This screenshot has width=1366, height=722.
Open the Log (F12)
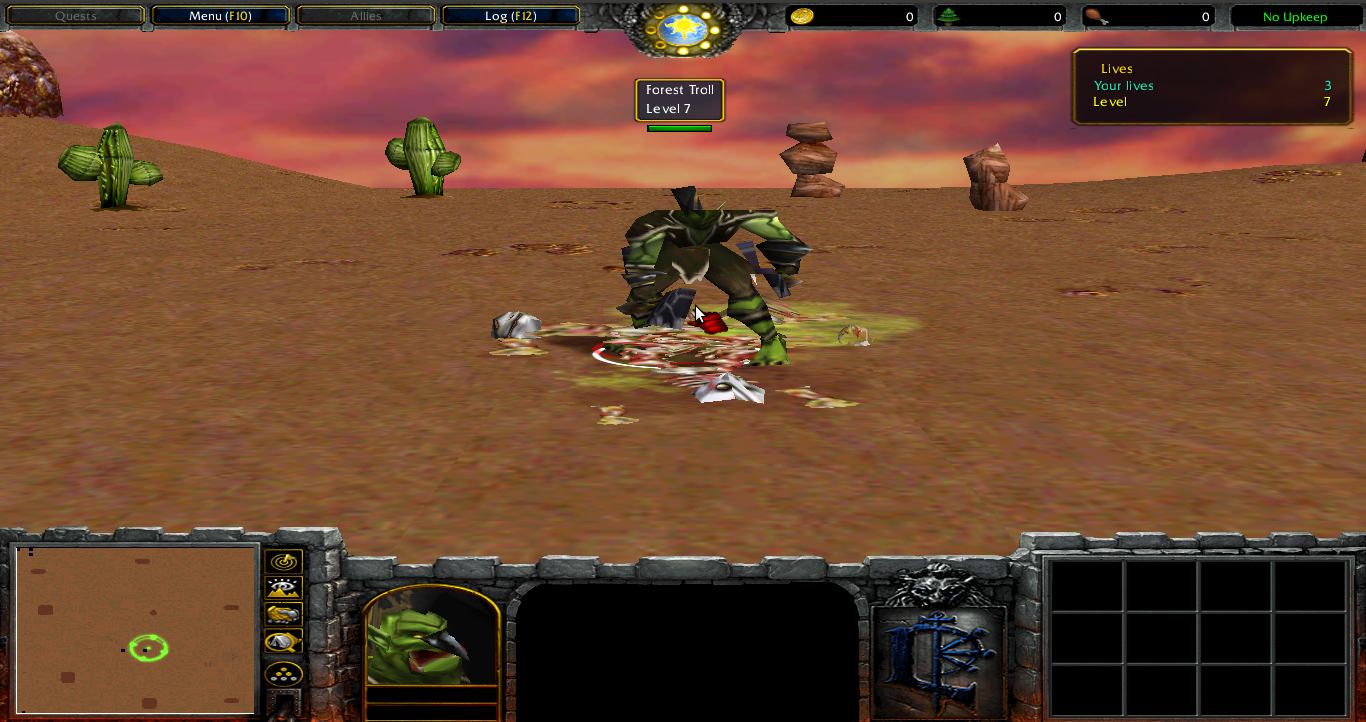(x=510, y=15)
